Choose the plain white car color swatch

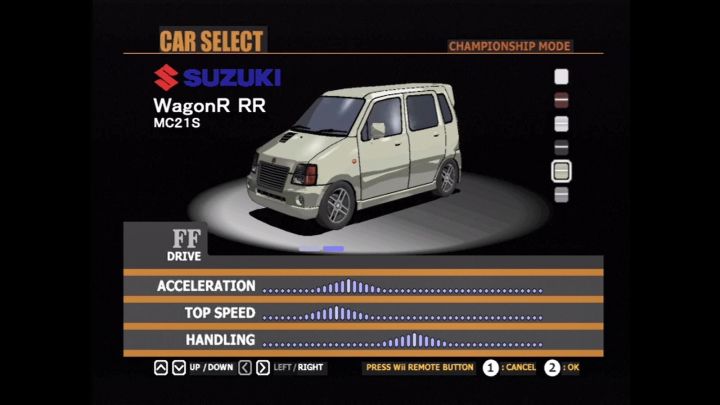coord(562,76)
